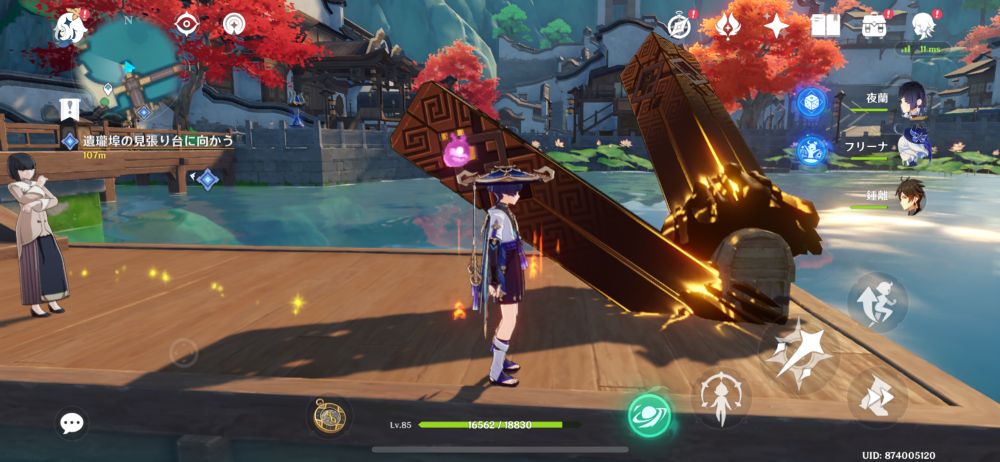Viewport: 1000px width, 462px height.
Task: Tap the eye-shaped icon beside the minimap
Action: pyautogui.click(x=186, y=24)
